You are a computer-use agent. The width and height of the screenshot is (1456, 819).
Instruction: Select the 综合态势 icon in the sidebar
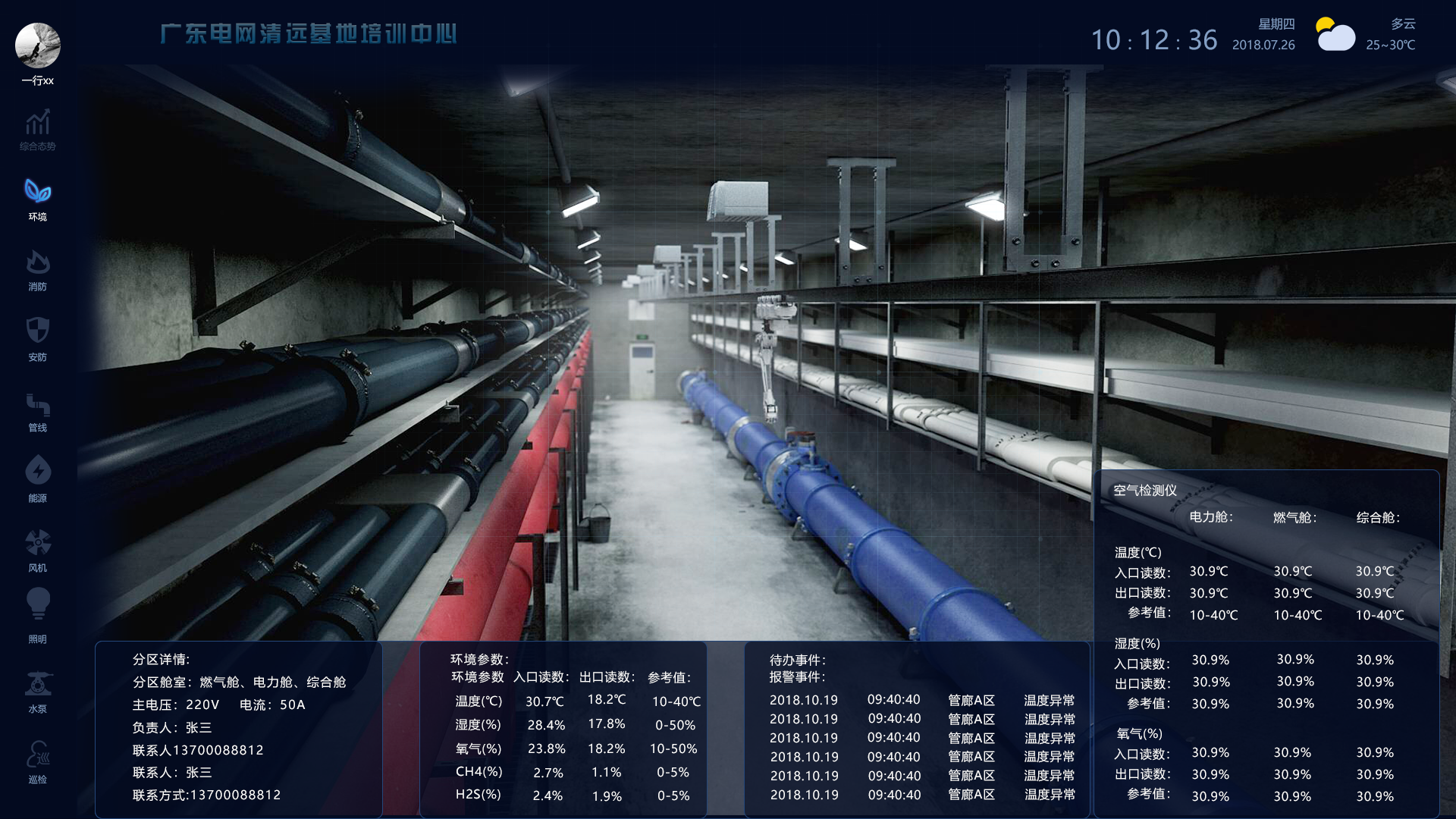pyautogui.click(x=37, y=129)
